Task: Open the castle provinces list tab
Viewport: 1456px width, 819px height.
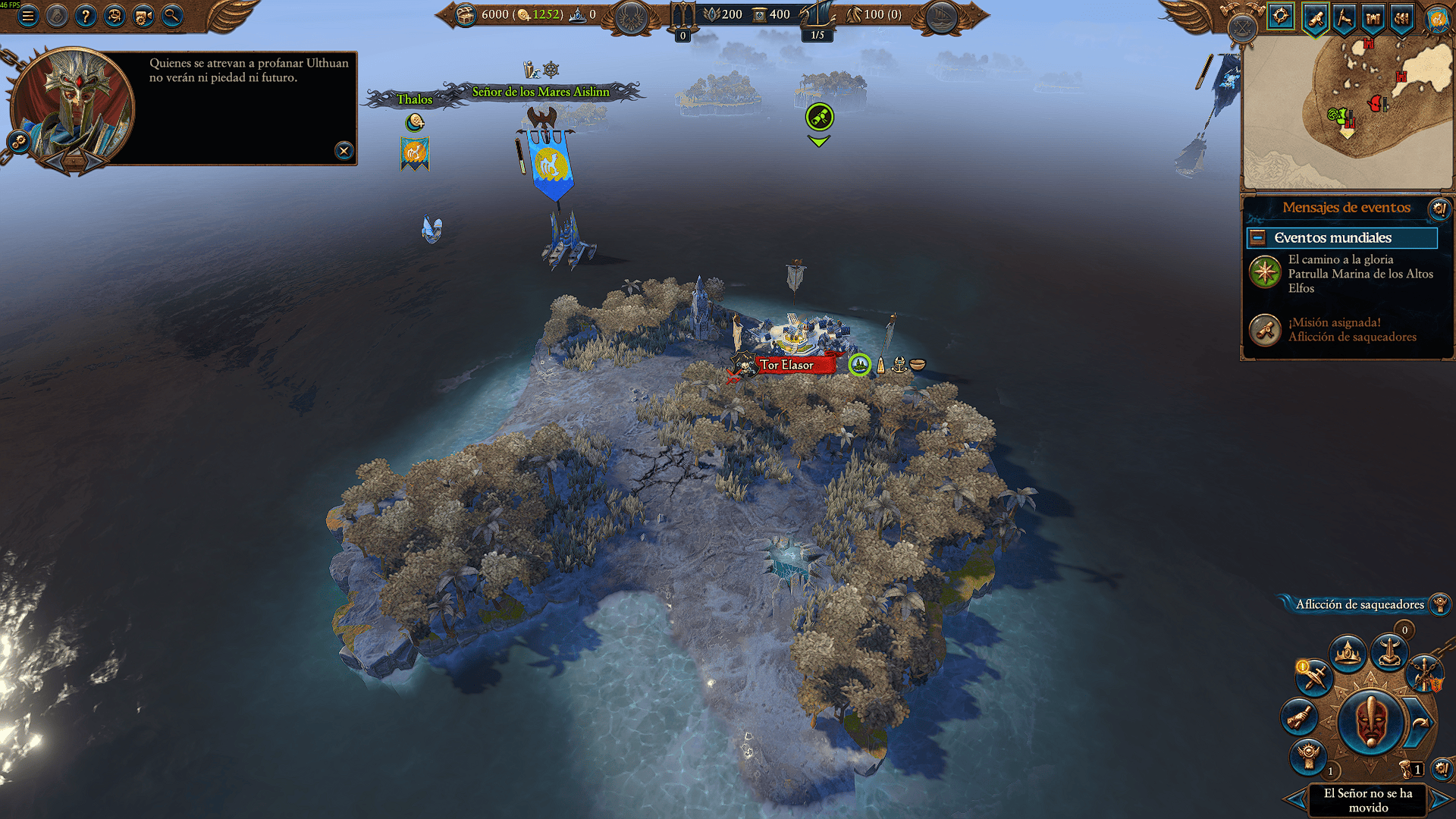Action: (1373, 17)
